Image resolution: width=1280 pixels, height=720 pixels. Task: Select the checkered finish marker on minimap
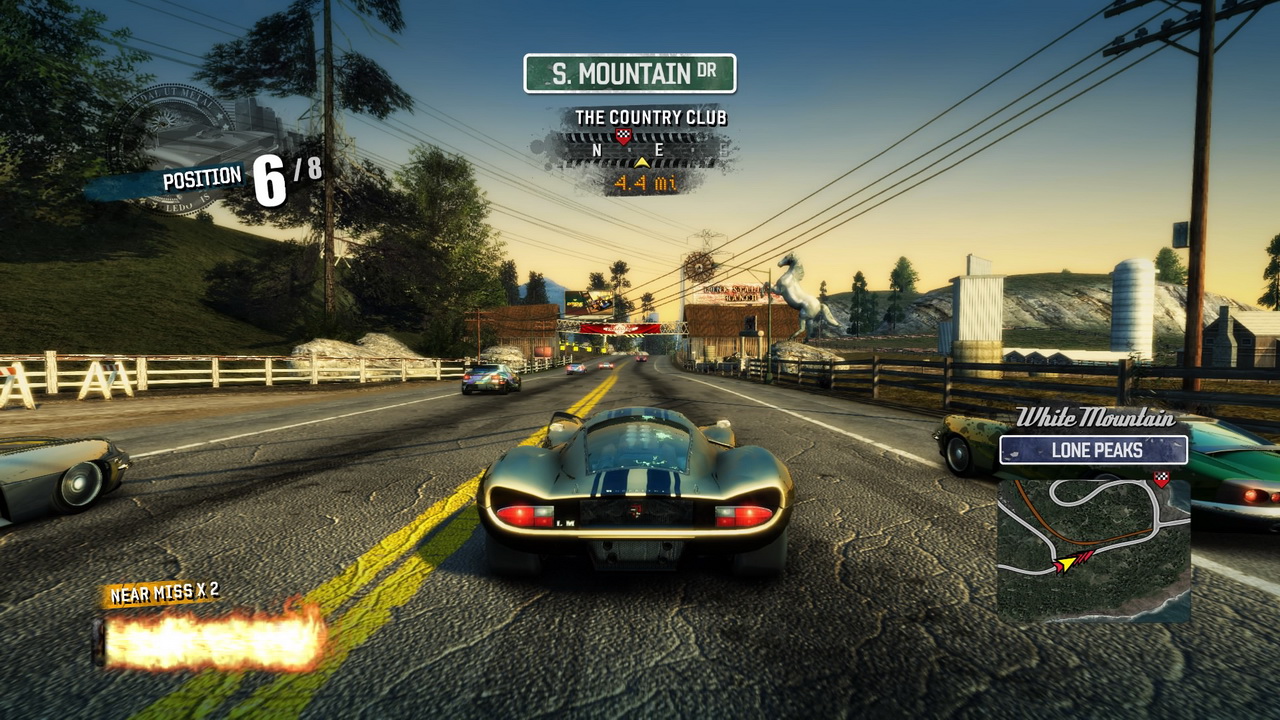click(1161, 479)
